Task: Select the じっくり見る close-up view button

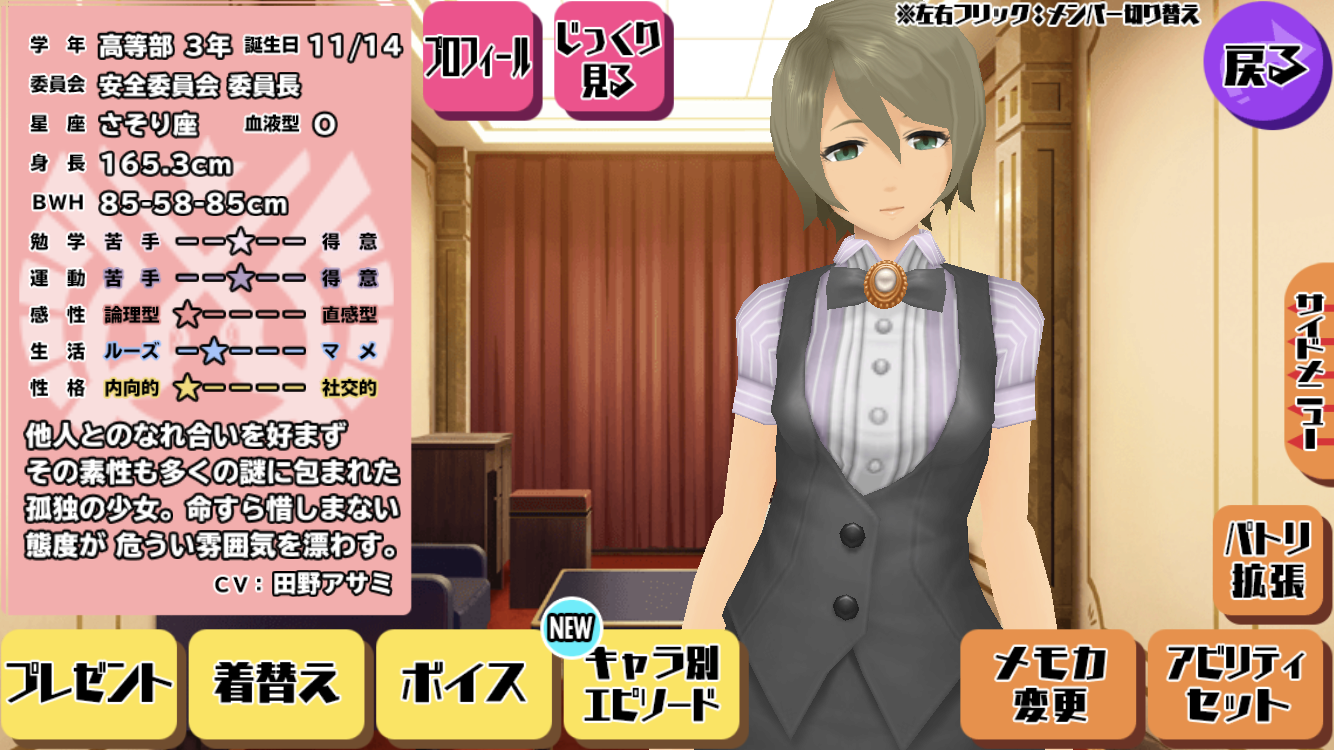Action: click(x=611, y=60)
